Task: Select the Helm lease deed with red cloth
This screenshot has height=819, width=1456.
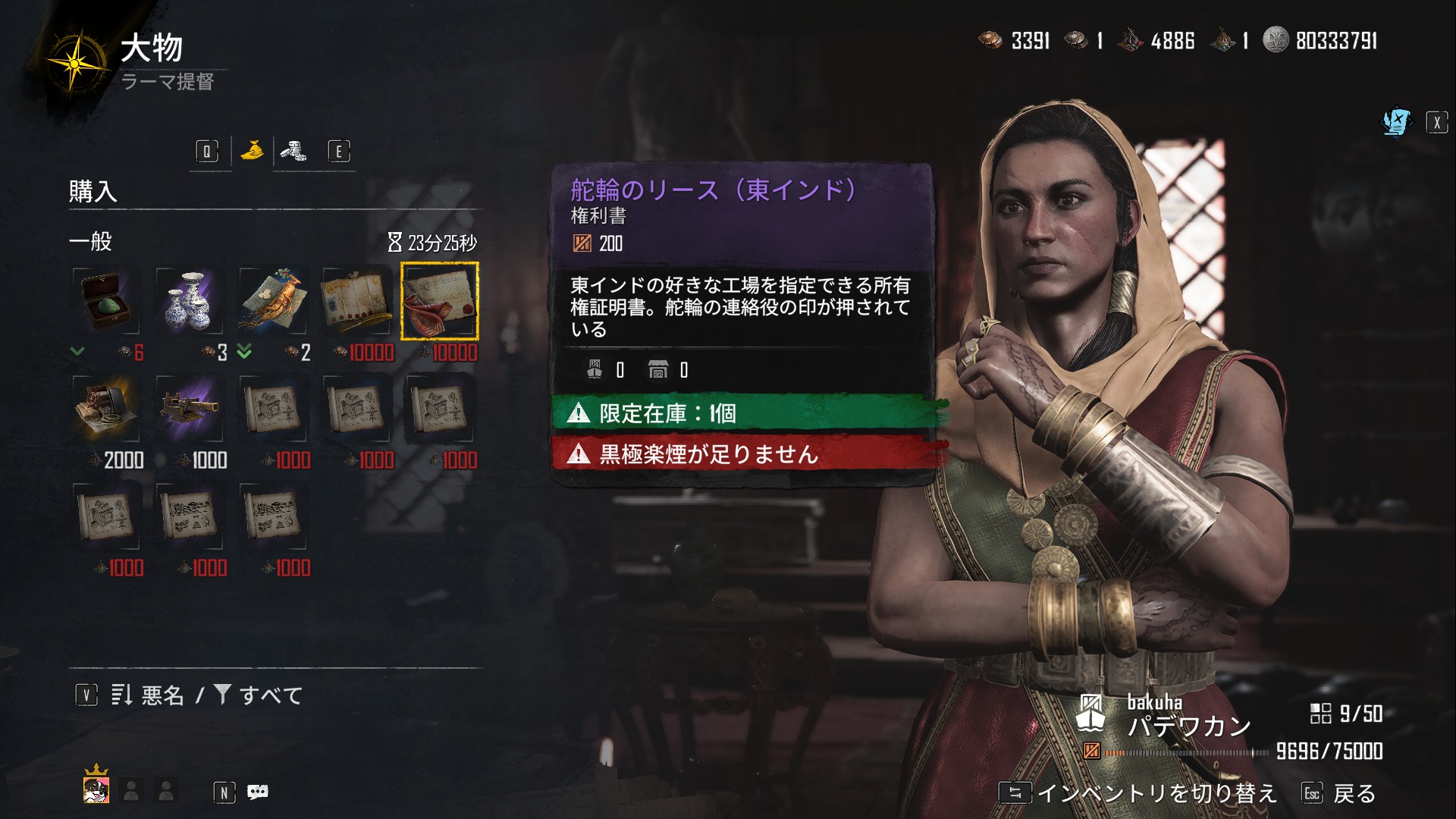Action: 440,301
